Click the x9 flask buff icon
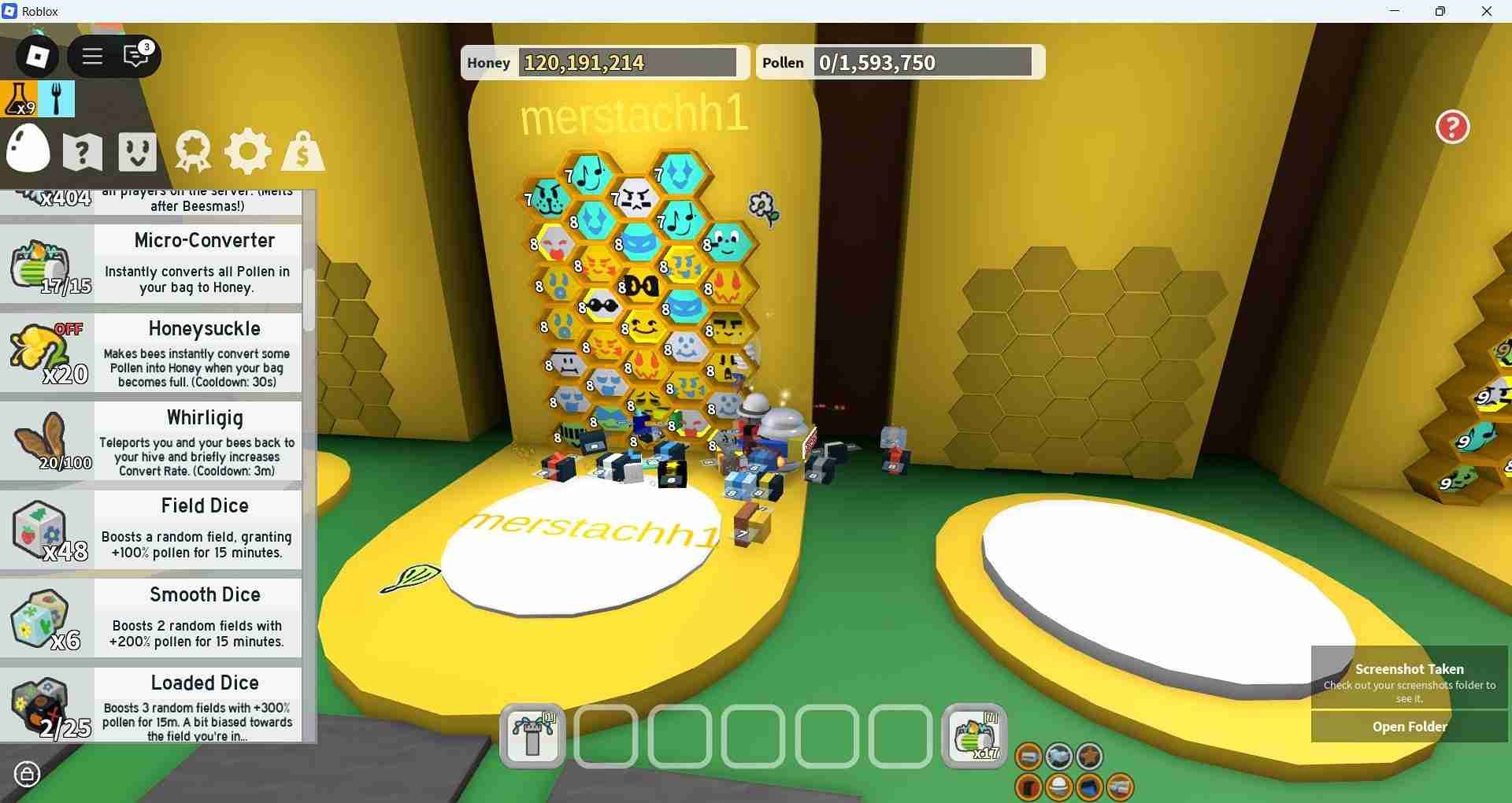 [20, 99]
